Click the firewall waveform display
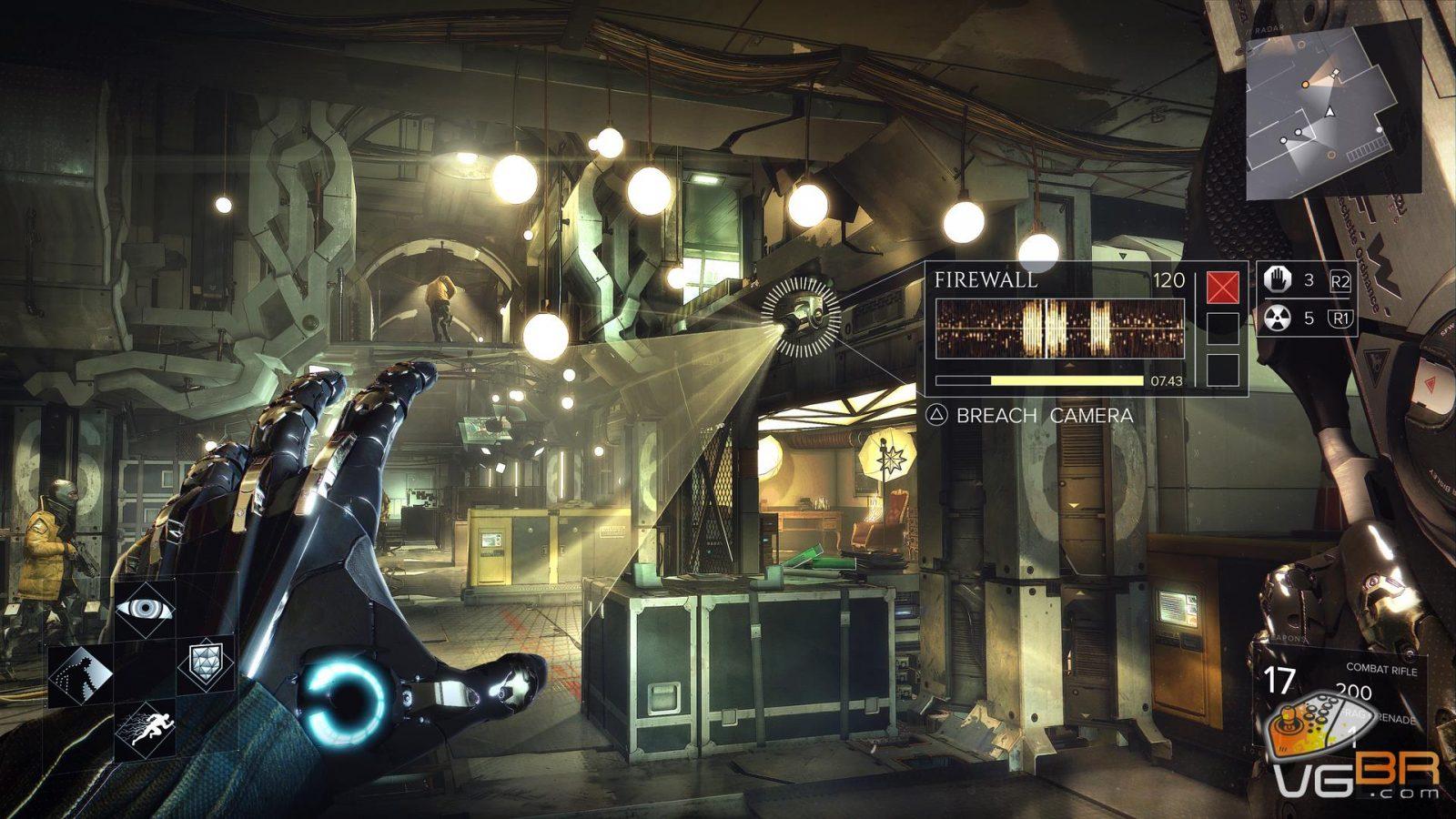The width and height of the screenshot is (1456, 819). tap(1059, 328)
